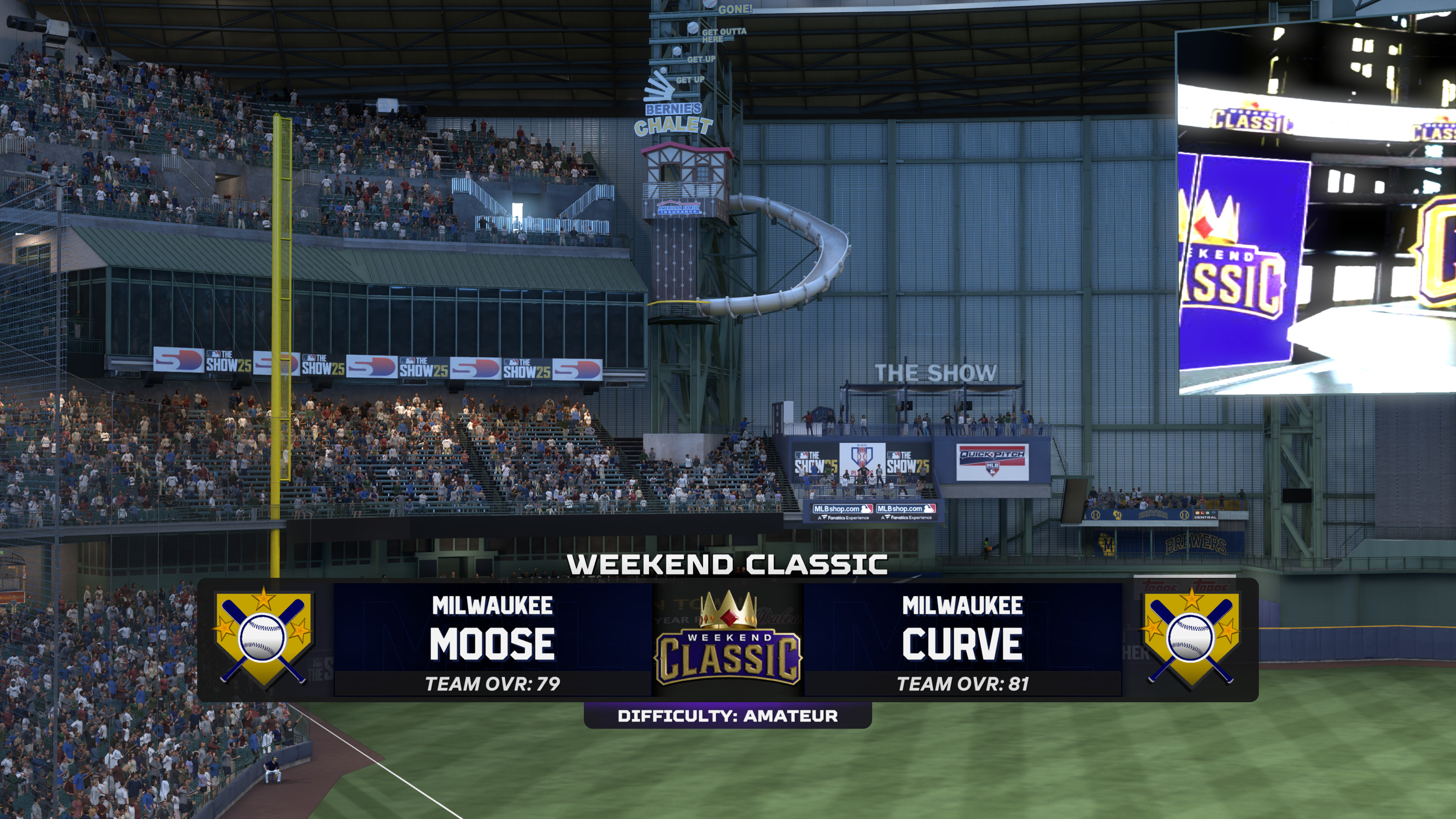Select the Milwaukee Moose crossed-bats team logo
The width and height of the screenshot is (1456, 819).
(x=265, y=639)
